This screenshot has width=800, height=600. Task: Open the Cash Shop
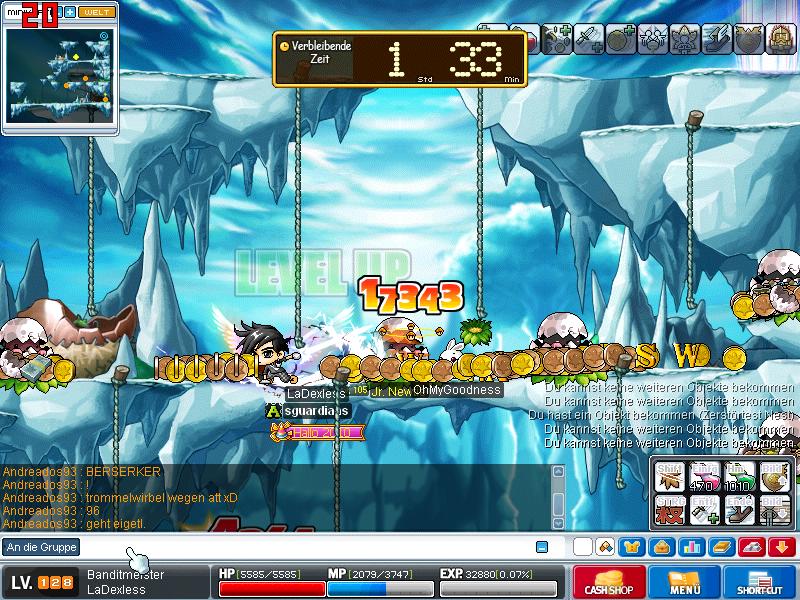608,582
